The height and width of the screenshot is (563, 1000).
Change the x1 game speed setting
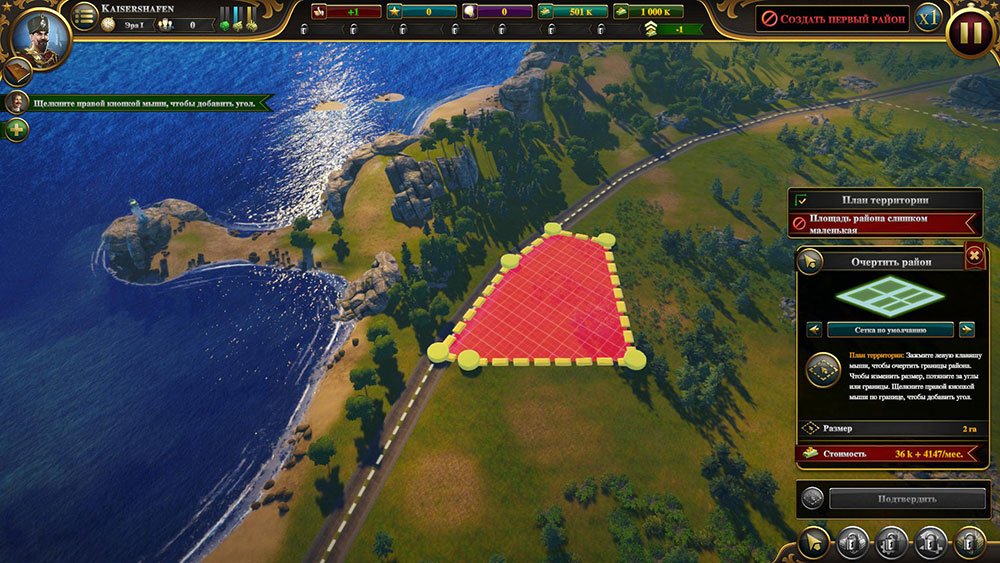click(x=929, y=18)
